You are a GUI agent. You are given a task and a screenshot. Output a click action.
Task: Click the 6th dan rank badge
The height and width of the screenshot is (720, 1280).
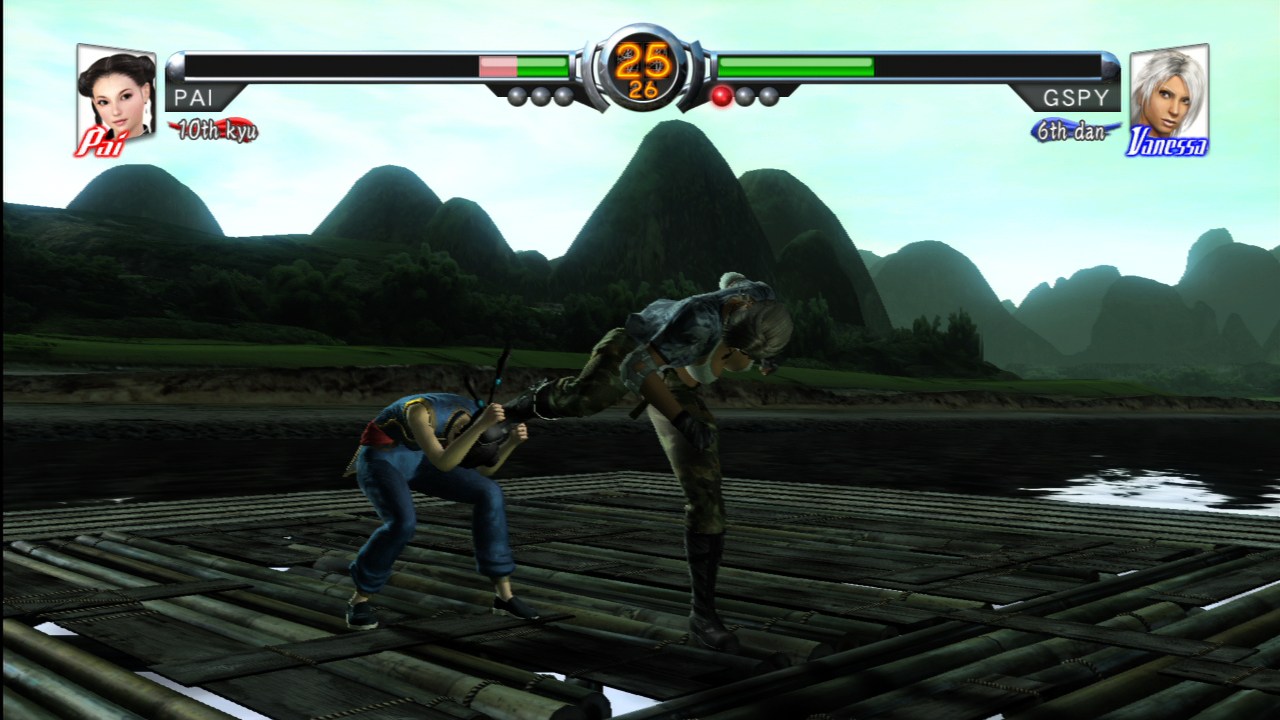(1071, 131)
